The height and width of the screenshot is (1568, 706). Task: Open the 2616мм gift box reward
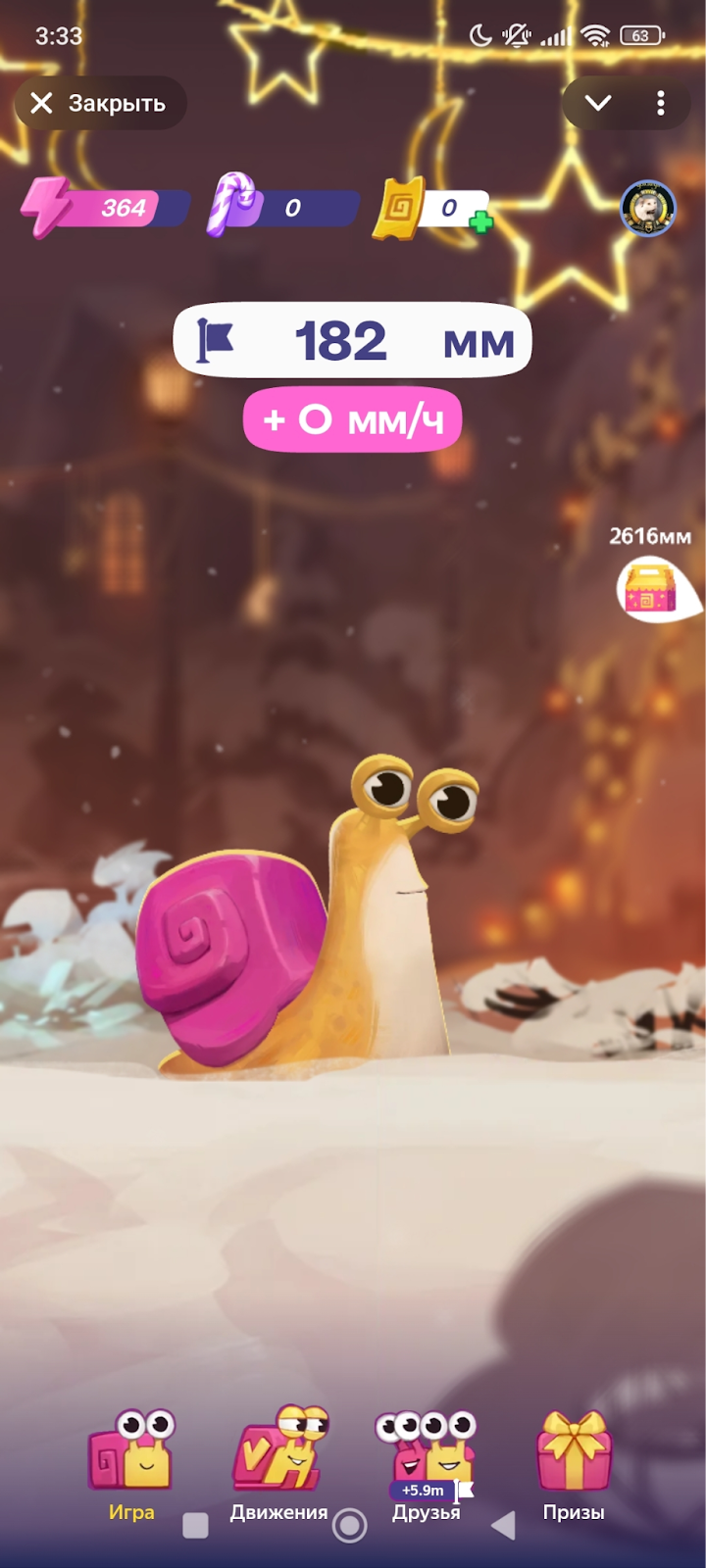653,588
